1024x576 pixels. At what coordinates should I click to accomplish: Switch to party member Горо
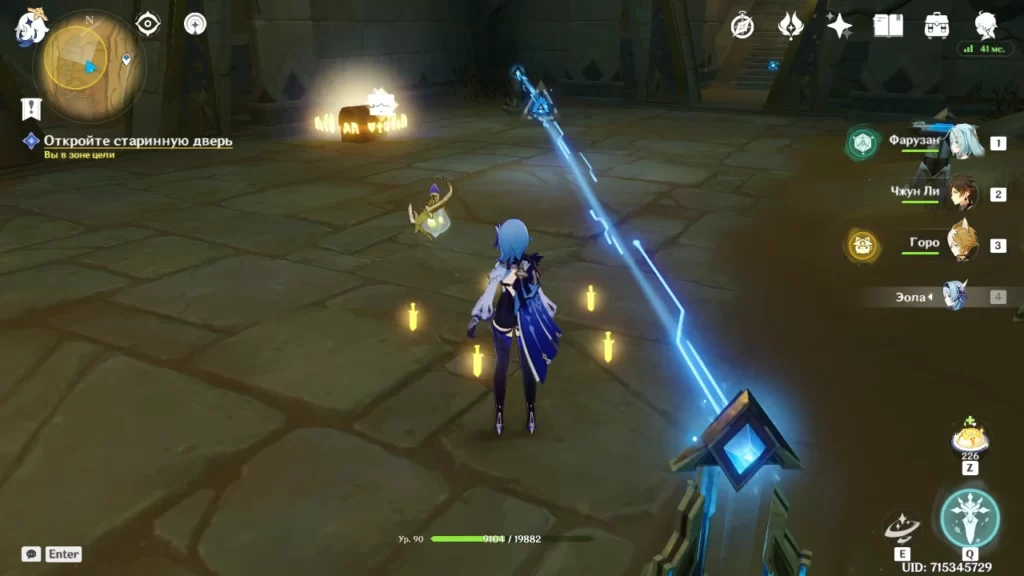click(960, 245)
